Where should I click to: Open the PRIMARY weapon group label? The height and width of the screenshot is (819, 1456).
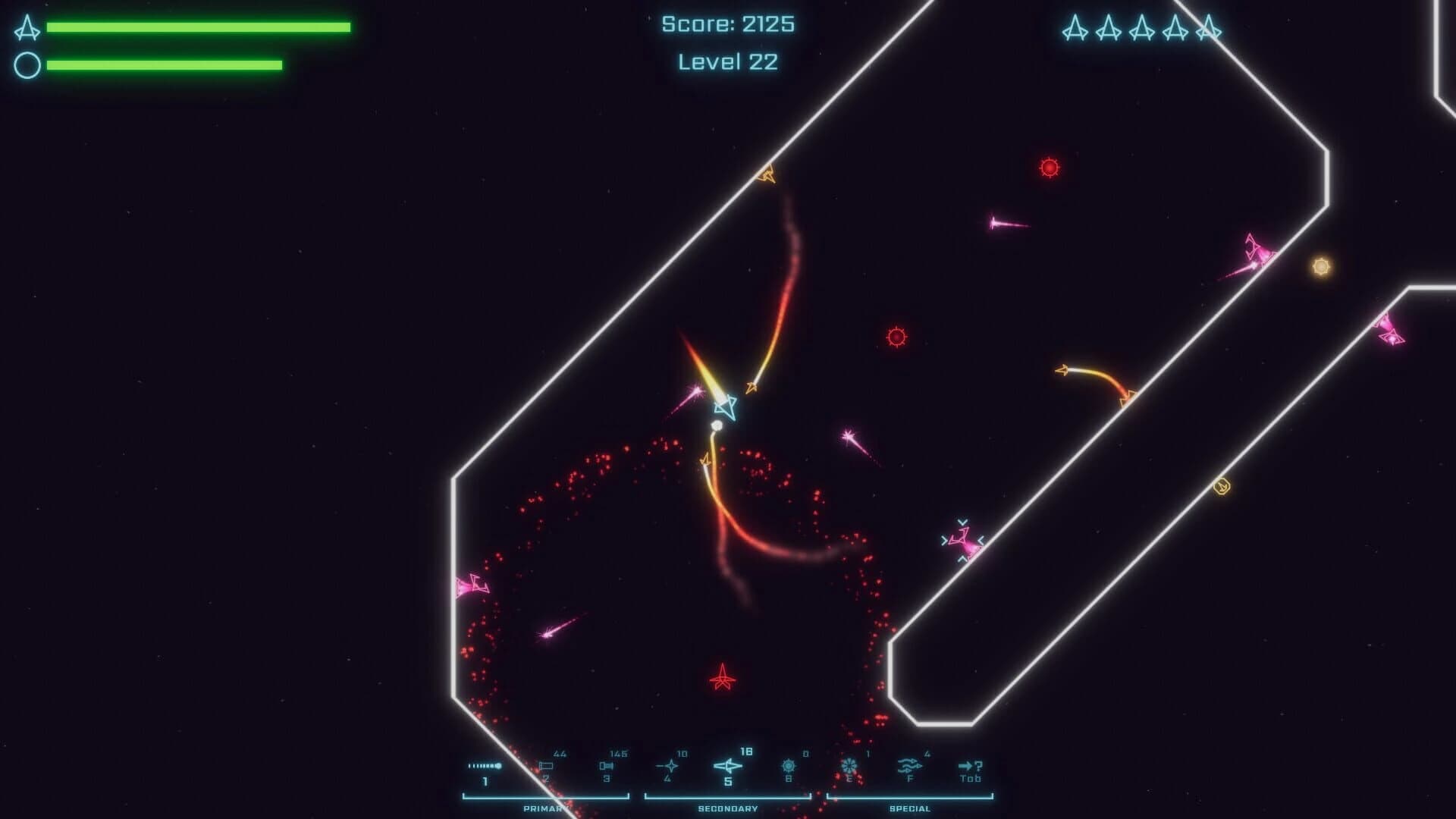547,808
